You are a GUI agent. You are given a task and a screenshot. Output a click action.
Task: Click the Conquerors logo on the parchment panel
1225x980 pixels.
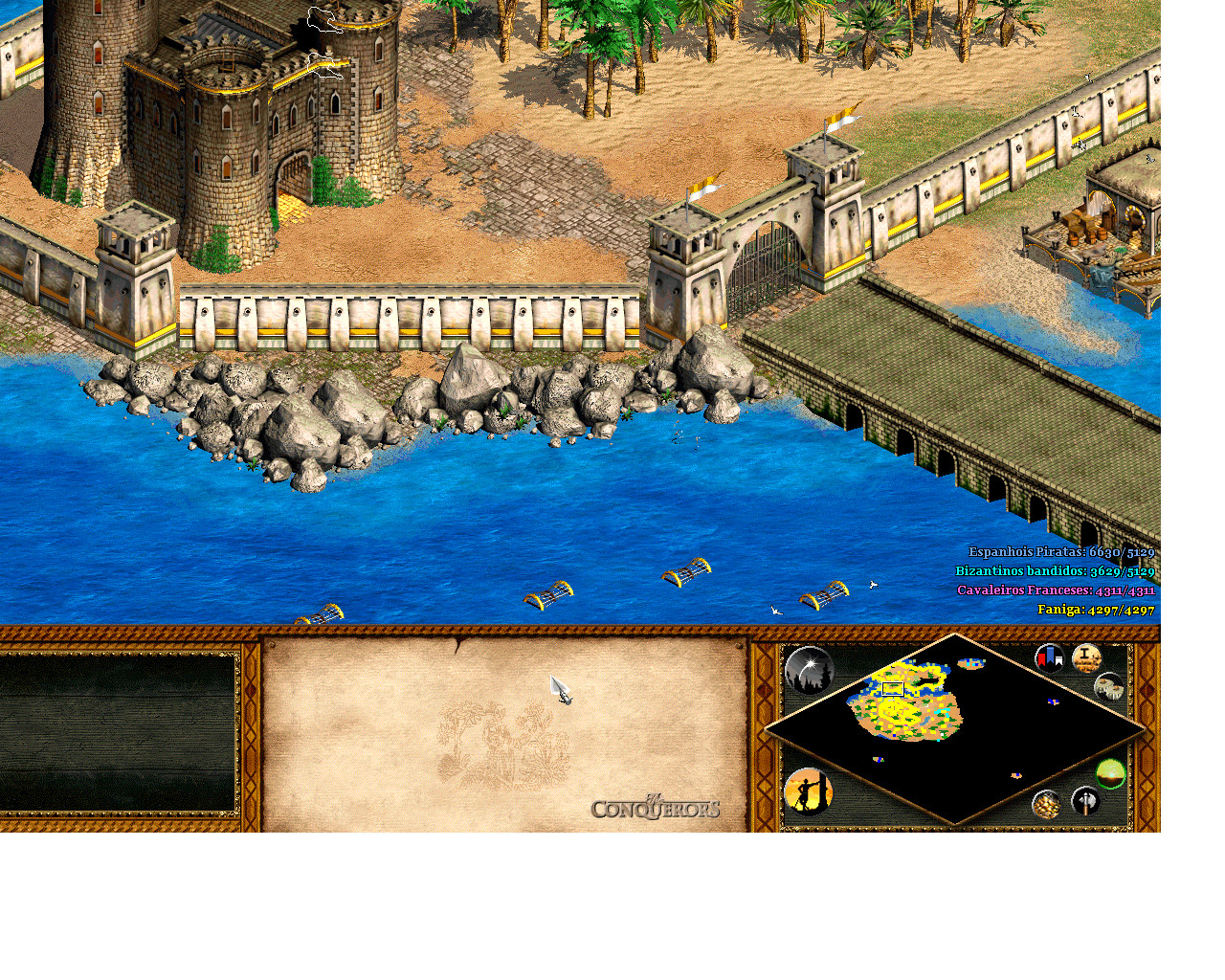tap(657, 807)
